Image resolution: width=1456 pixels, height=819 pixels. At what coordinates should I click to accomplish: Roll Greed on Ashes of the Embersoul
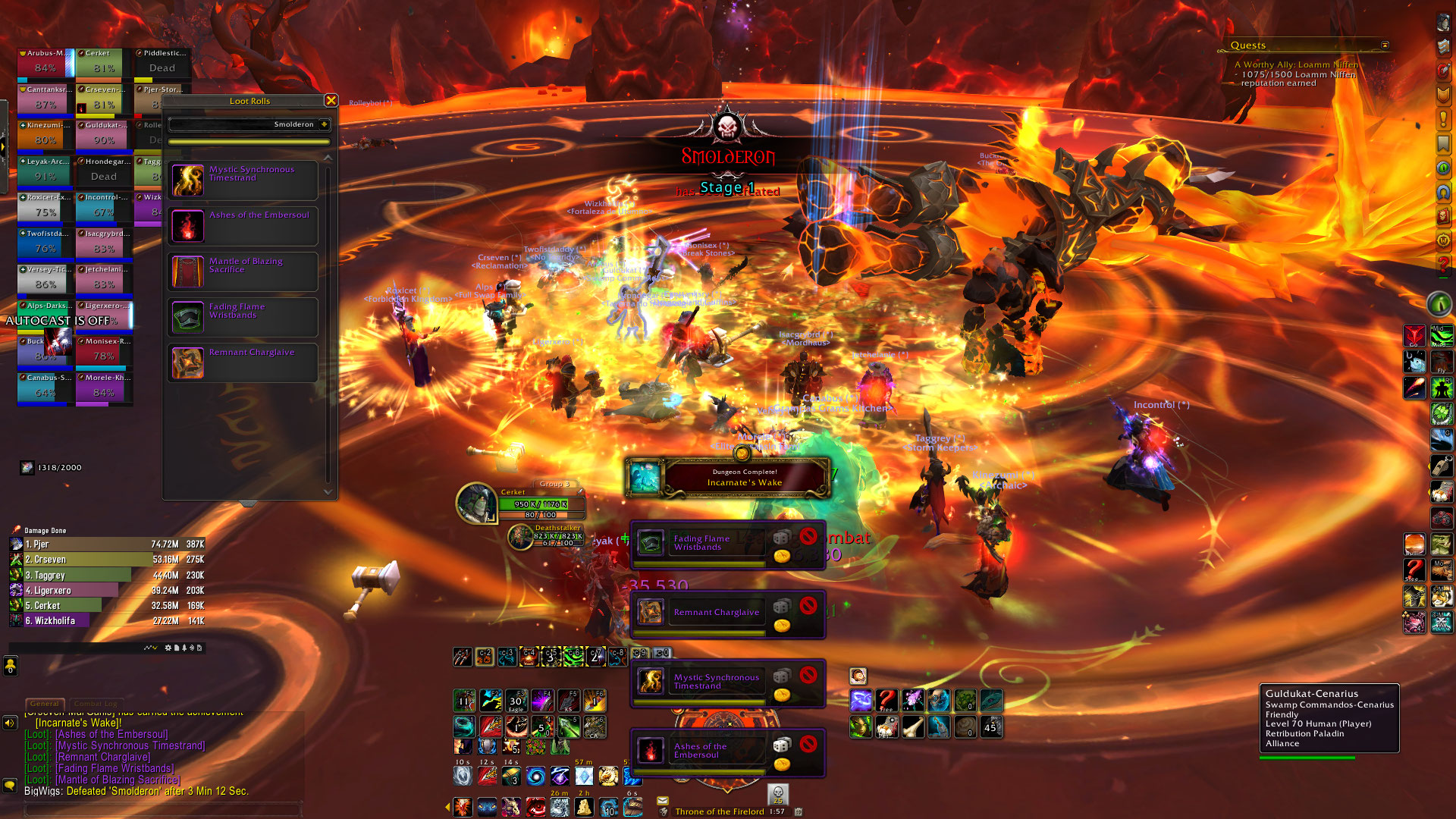pos(782,764)
